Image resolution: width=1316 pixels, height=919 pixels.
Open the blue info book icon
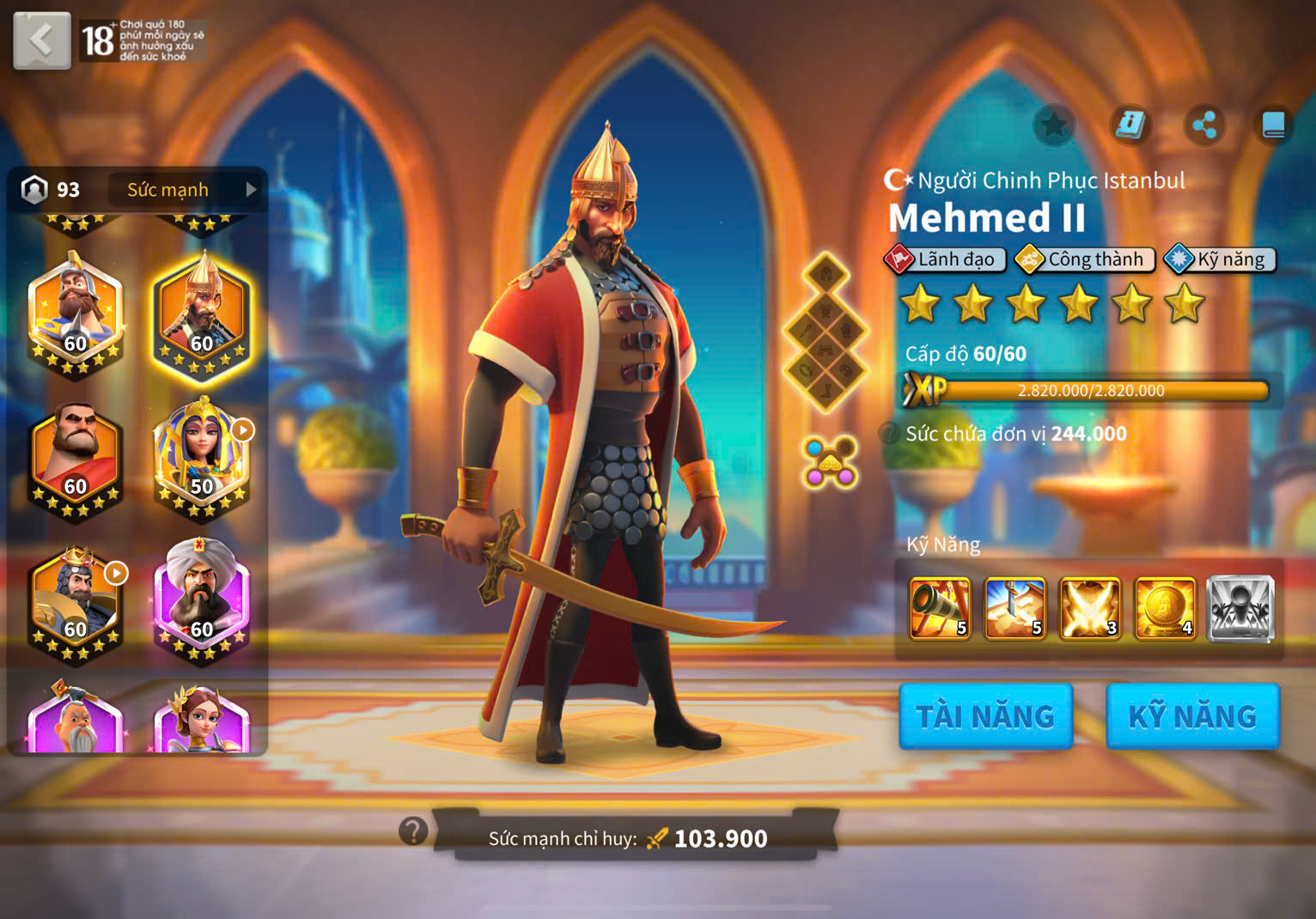[x=1130, y=125]
